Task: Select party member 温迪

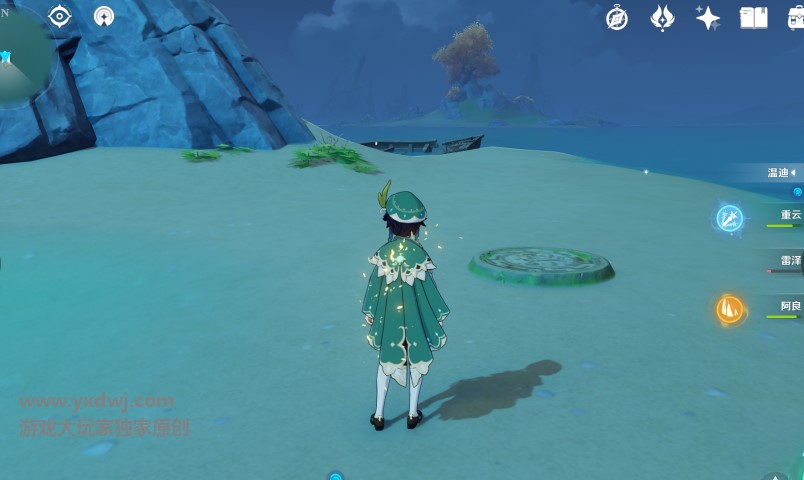Action: click(x=780, y=173)
